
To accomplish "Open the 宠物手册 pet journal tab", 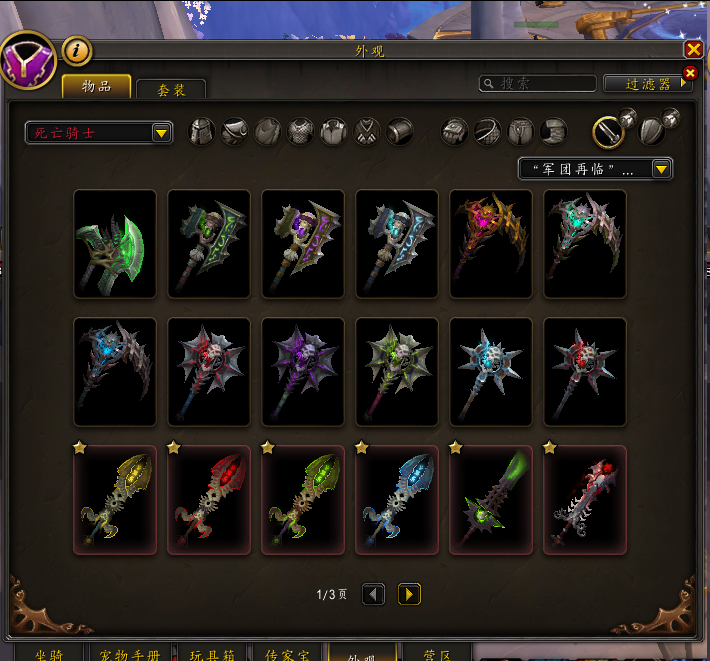I will (x=128, y=653).
